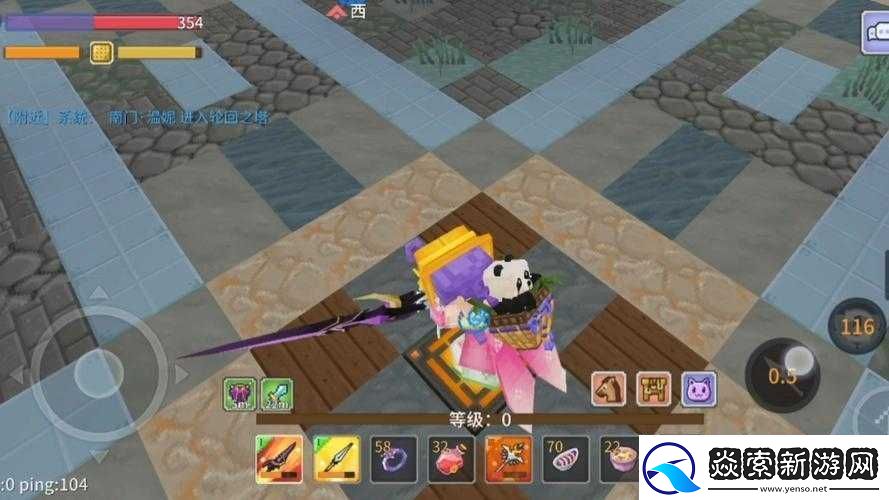
Task: Select the dark sword hotbar slot
Action: tap(277, 459)
